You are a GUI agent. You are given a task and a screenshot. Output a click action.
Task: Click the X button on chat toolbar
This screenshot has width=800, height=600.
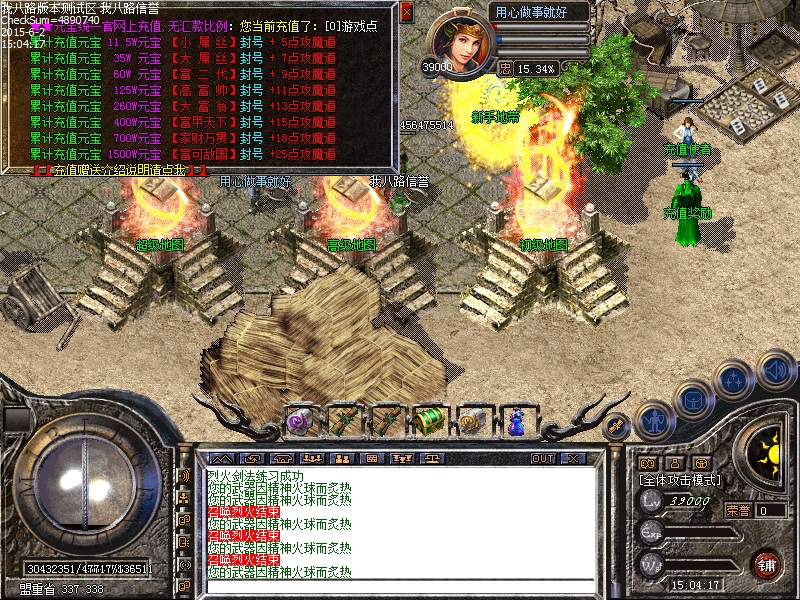574,458
